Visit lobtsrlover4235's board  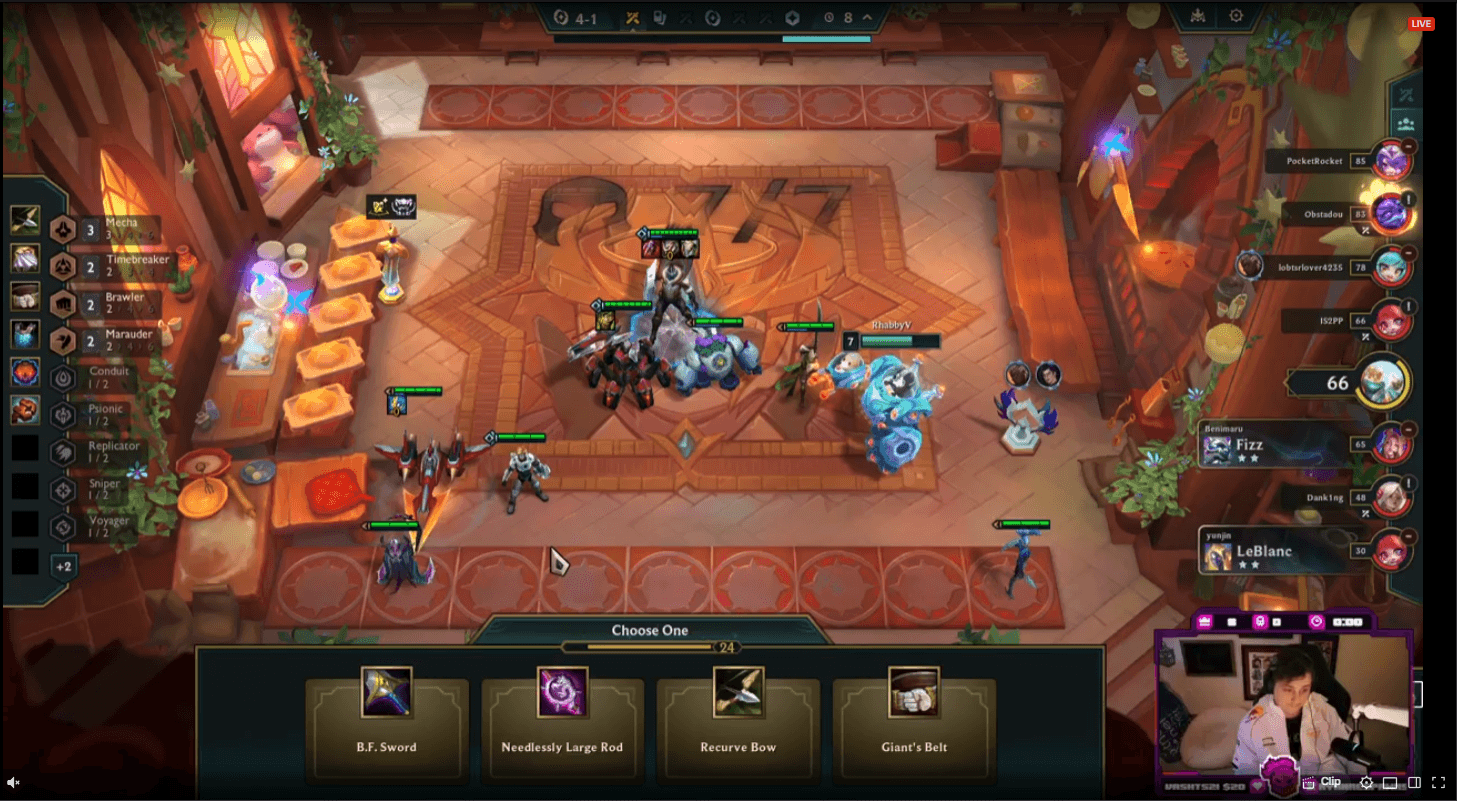[x=1390, y=267]
